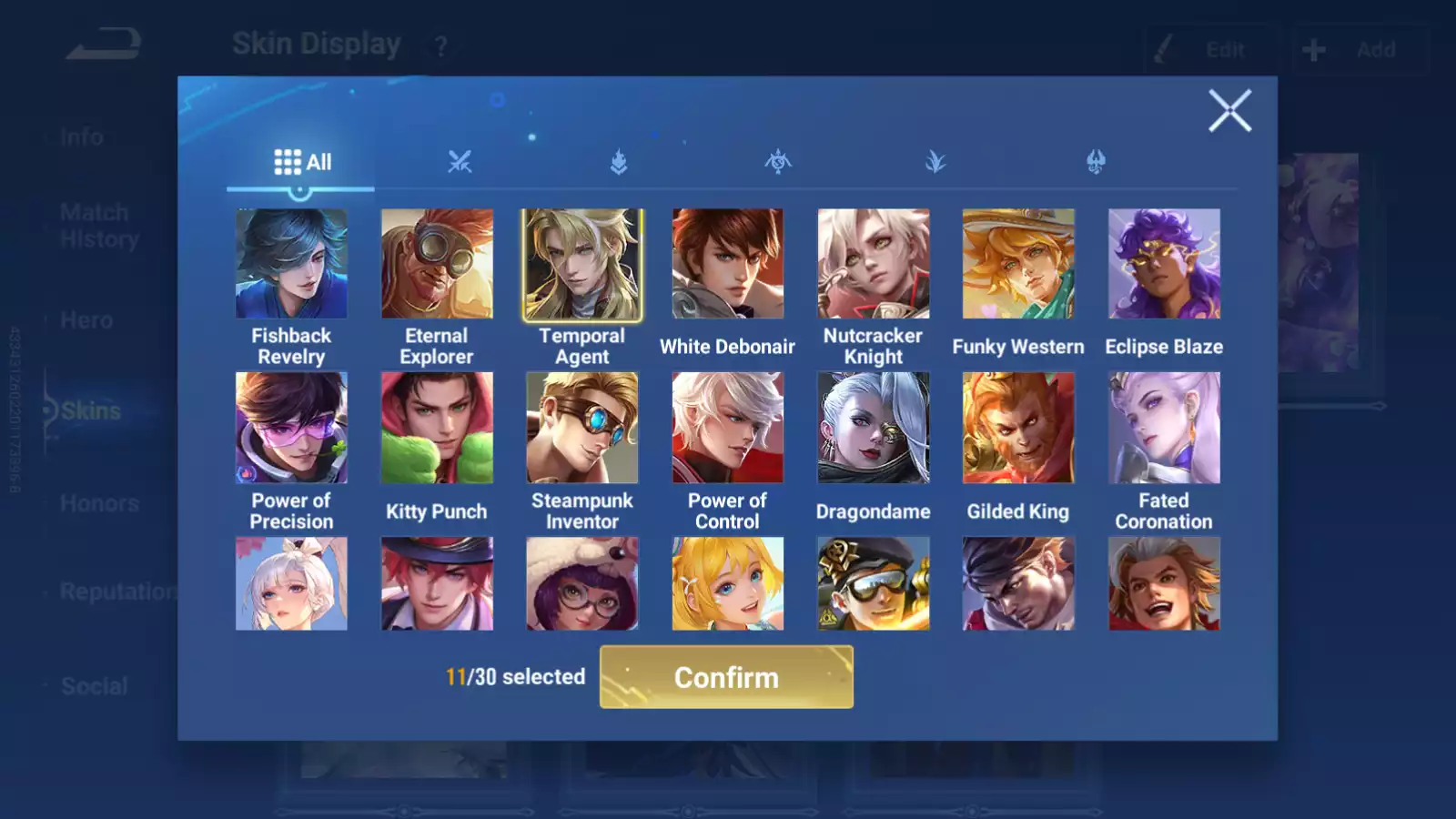Open the Social sidebar item
The height and width of the screenshot is (819, 1456).
[95, 685]
